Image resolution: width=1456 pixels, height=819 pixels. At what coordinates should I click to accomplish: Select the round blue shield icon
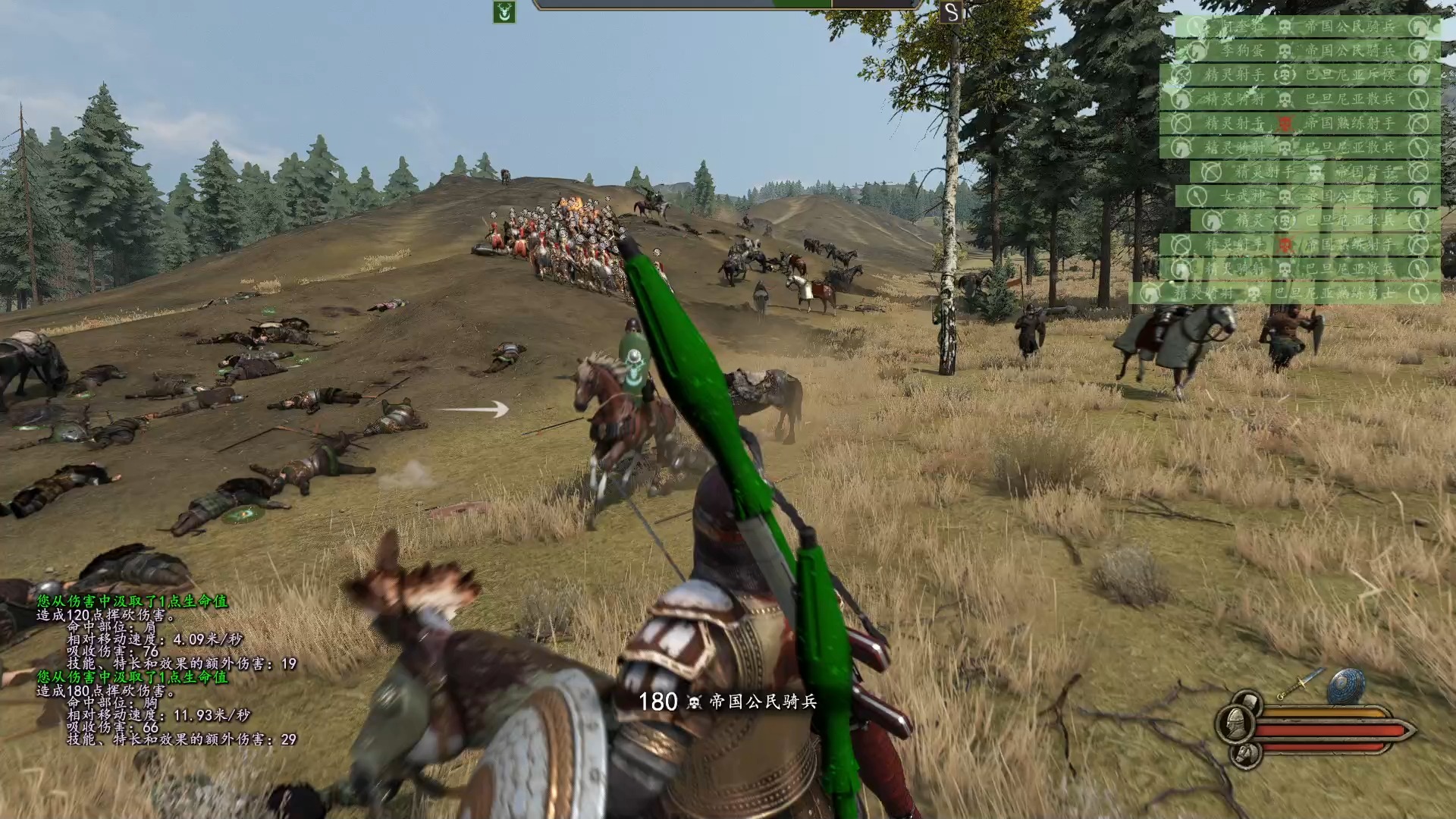pyautogui.click(x=1345, y=685)
